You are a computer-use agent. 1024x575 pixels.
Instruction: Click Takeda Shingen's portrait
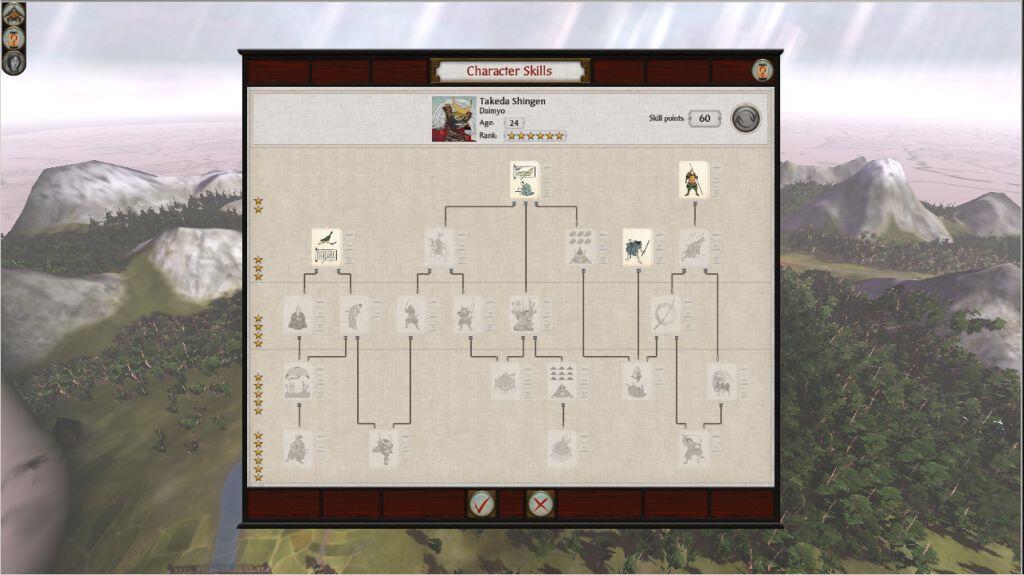[453, 118]
